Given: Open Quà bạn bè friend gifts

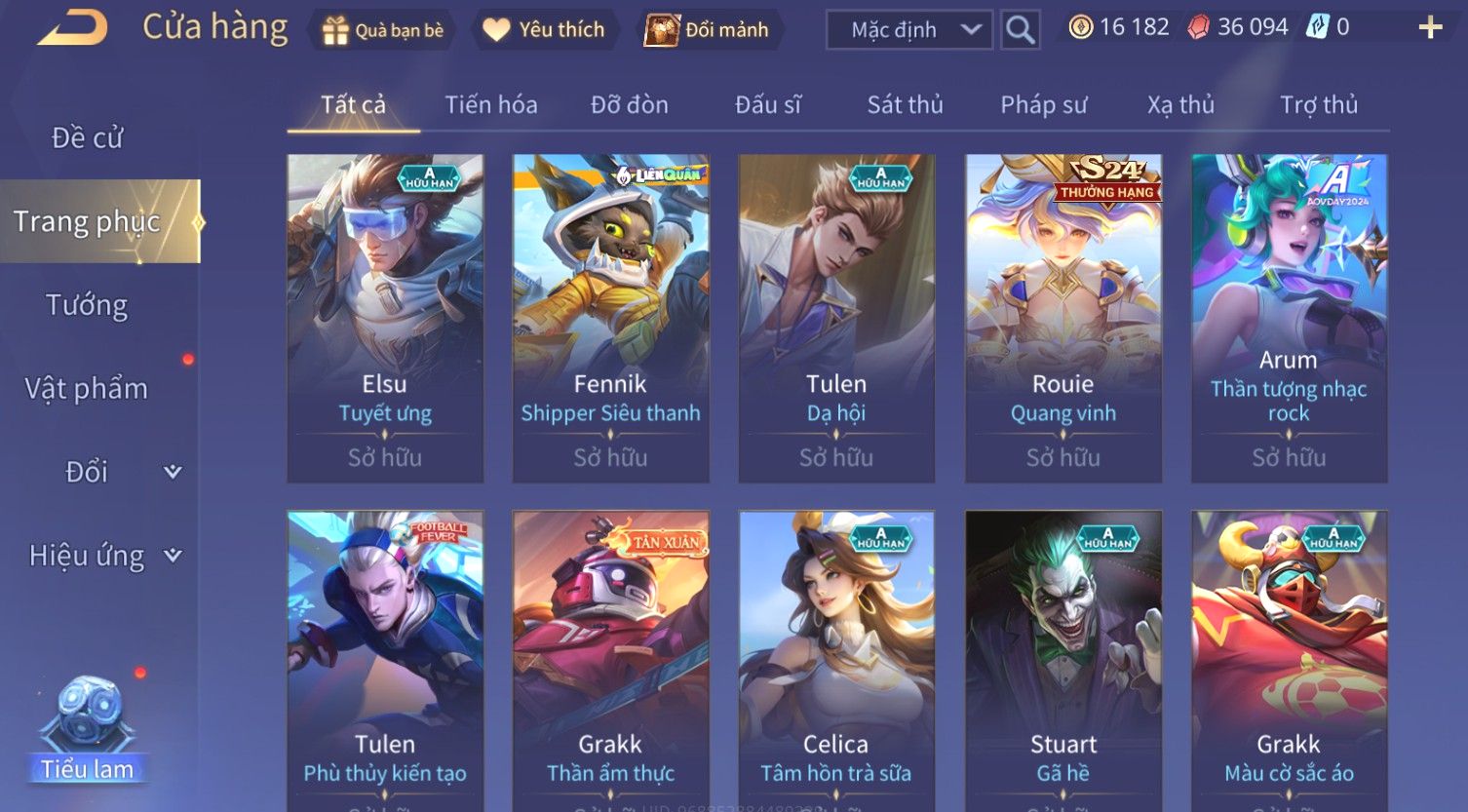Looking at the screenshot, I should [382, 30].
